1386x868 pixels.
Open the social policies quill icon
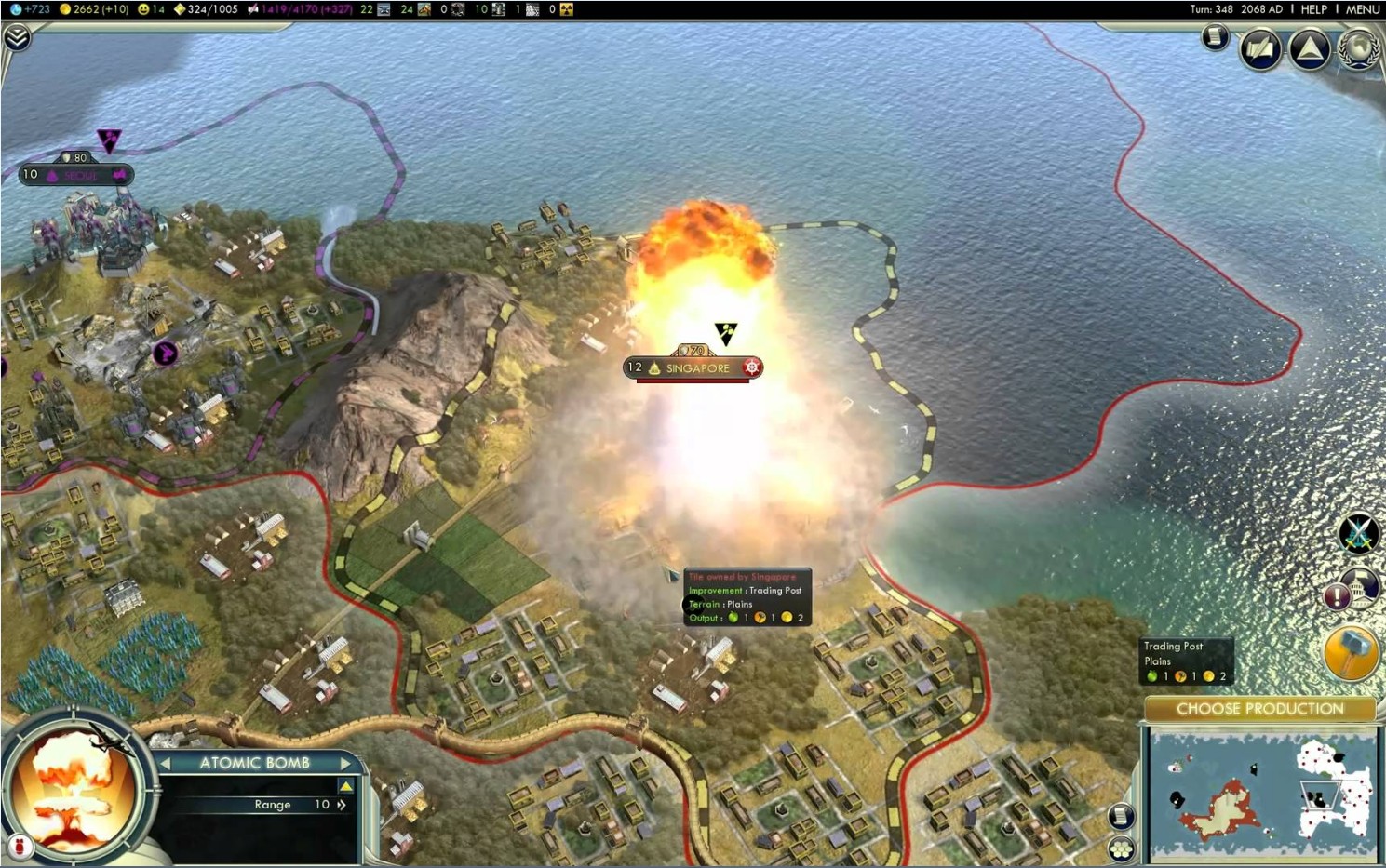click(1260, 49)
